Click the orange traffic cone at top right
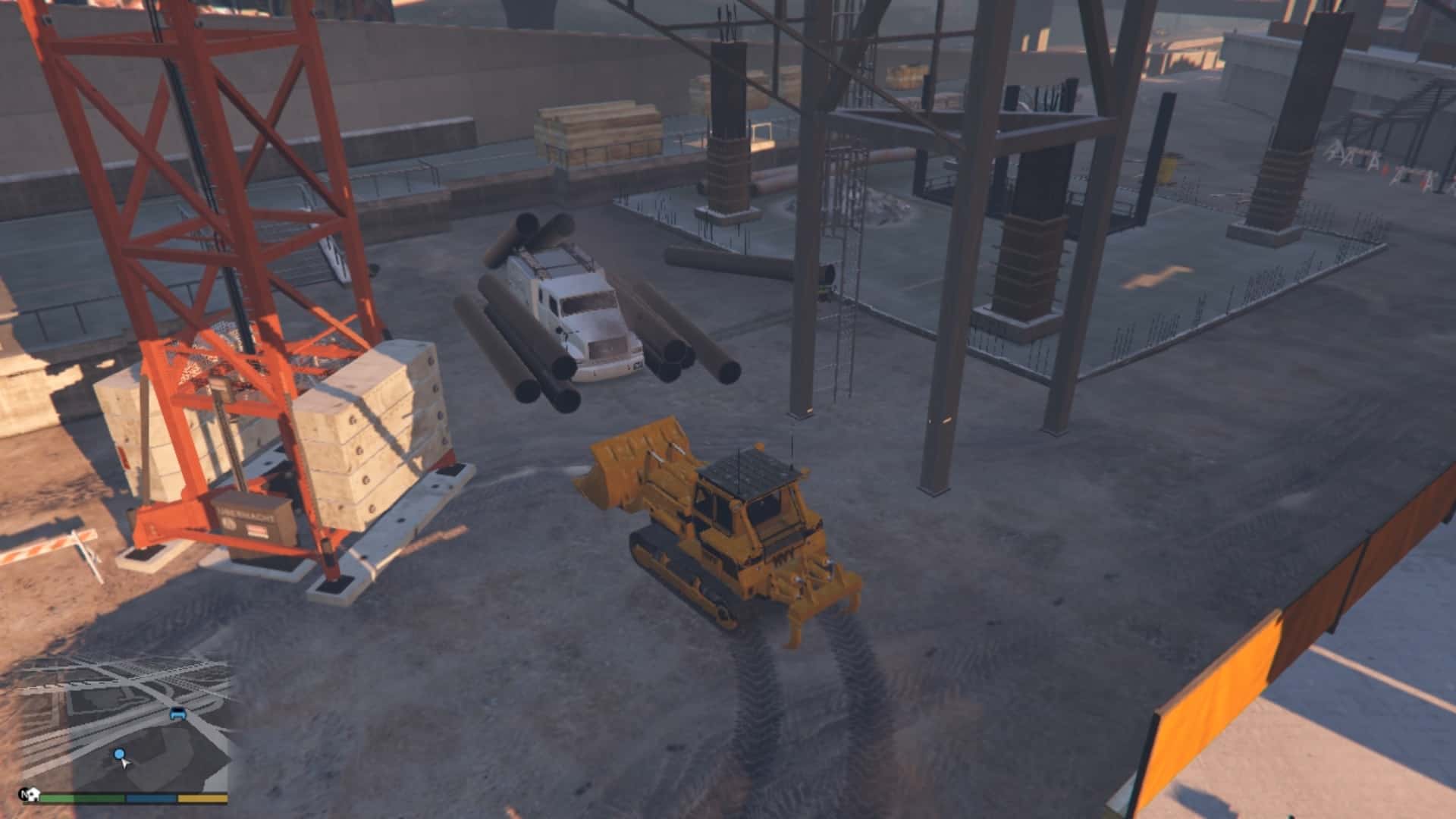The width and height of the screenshot is (1456, 819). (1386, 168)
